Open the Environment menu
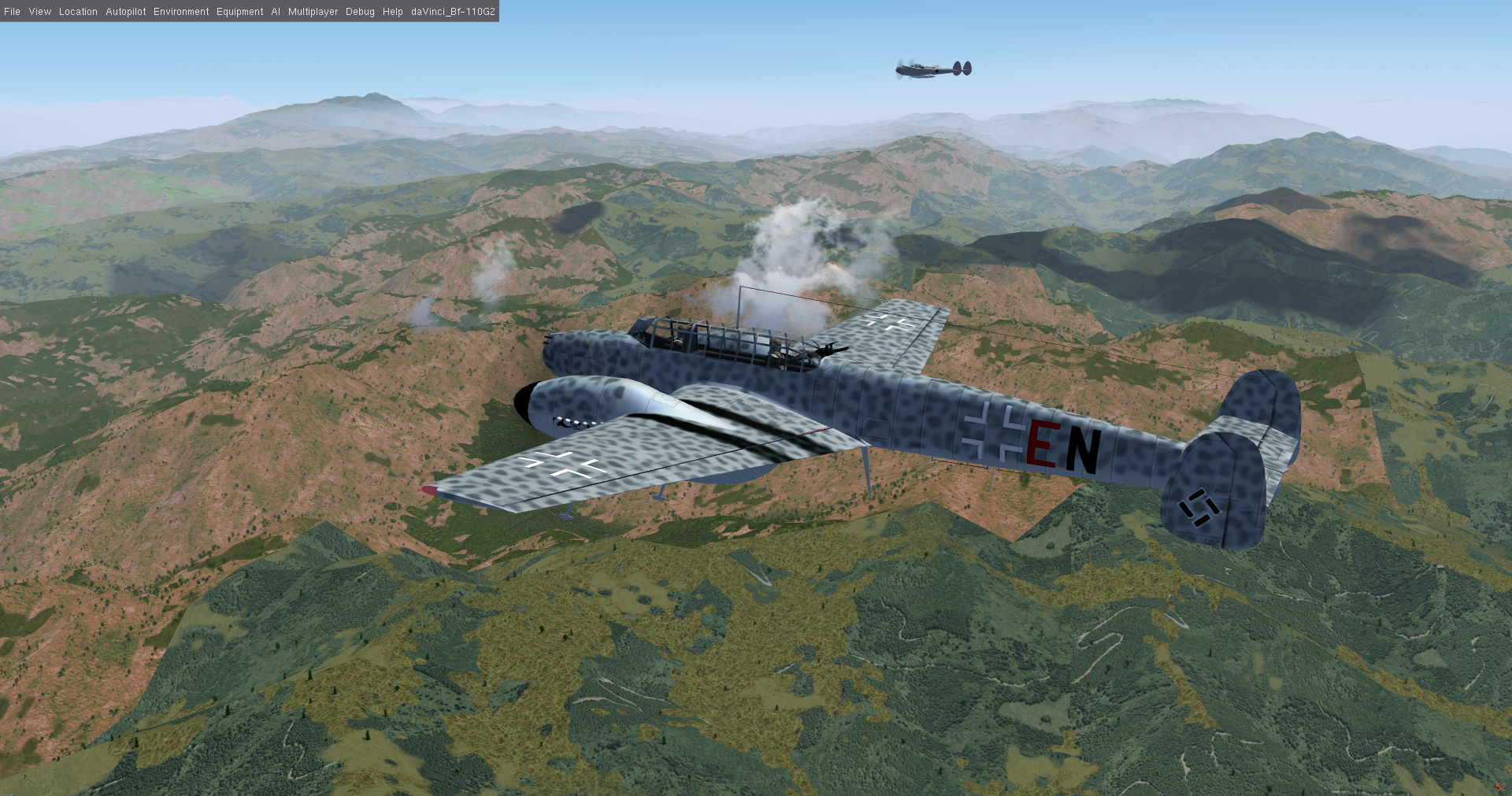 pyautogui.click(x=181, y=12)
